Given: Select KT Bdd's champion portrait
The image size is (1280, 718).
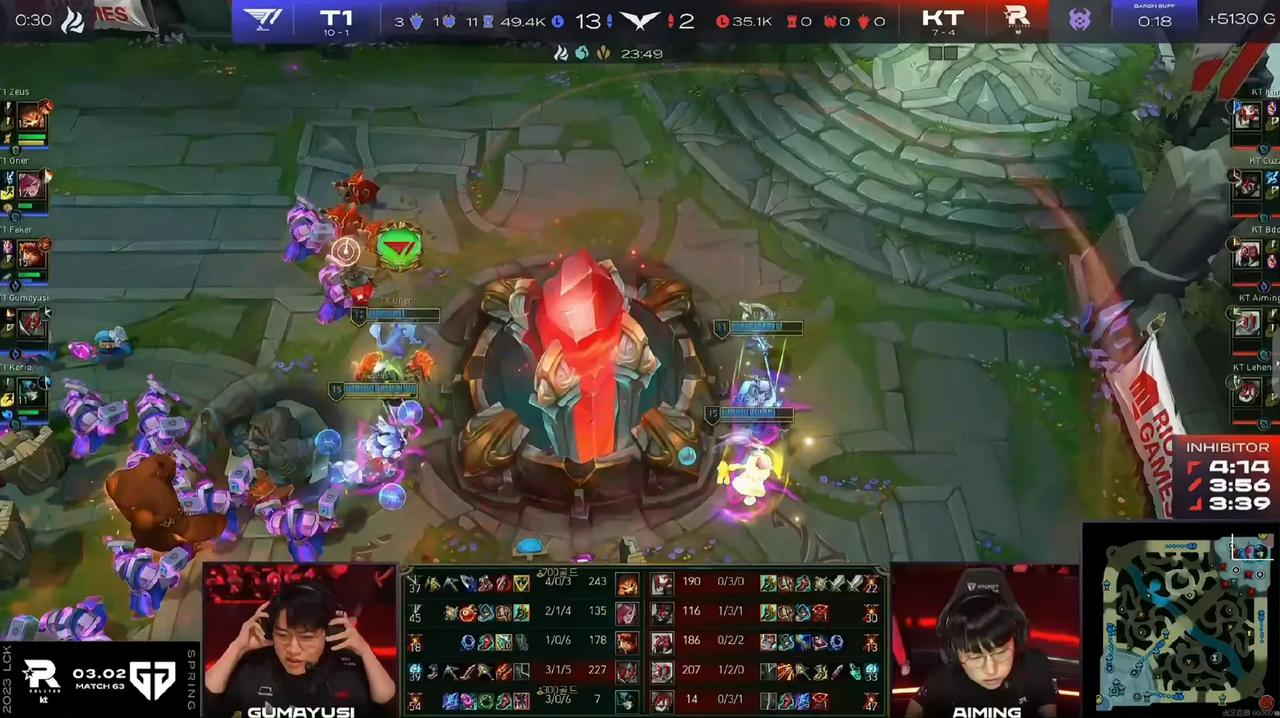Looking at the screenshot, I should pyautogui.click(x=1246, y=254).
